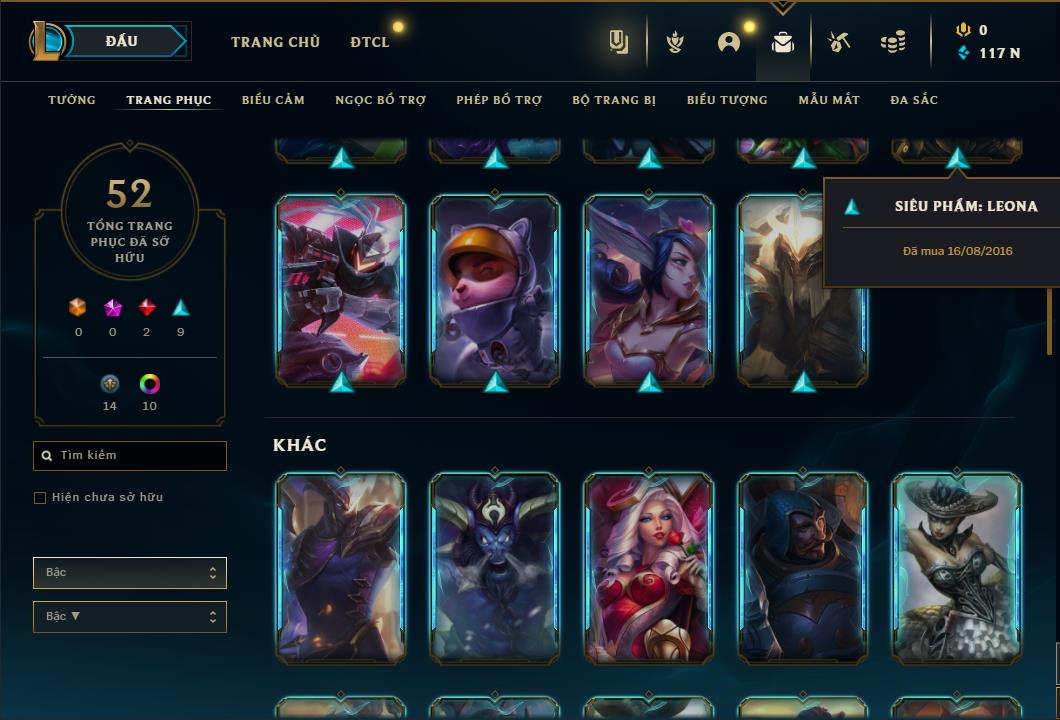Select the astronaut Teemo skin card
Image resolution: width=1060 pixels, height=720 pixels.
click(495, 290)
